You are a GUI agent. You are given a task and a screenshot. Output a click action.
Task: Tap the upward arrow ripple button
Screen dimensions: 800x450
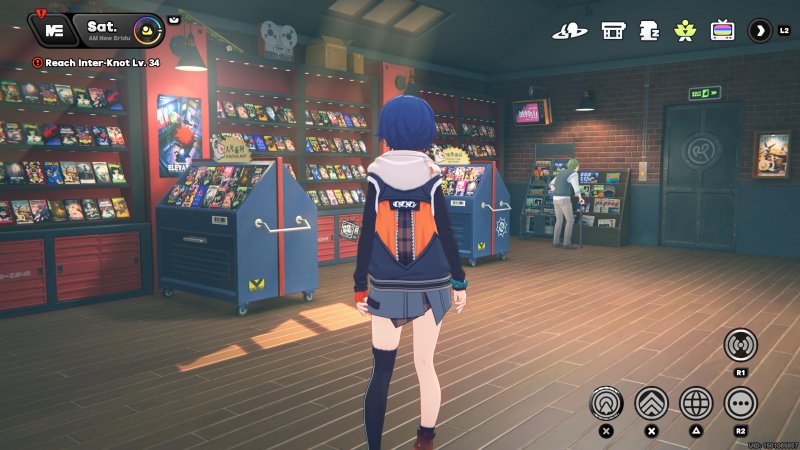(x=606, y=403)
